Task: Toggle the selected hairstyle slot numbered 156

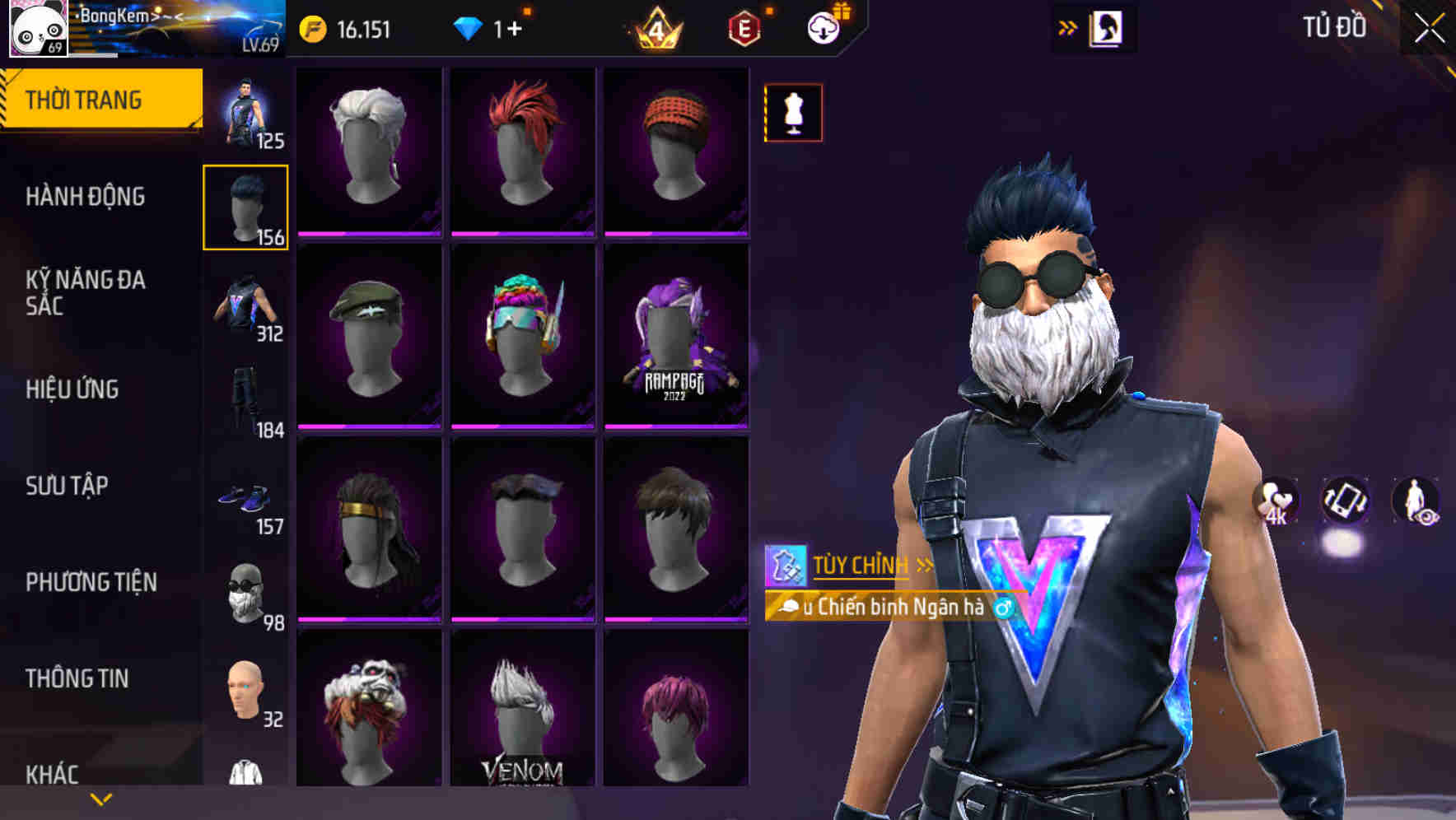Action: tap(245, 204)
